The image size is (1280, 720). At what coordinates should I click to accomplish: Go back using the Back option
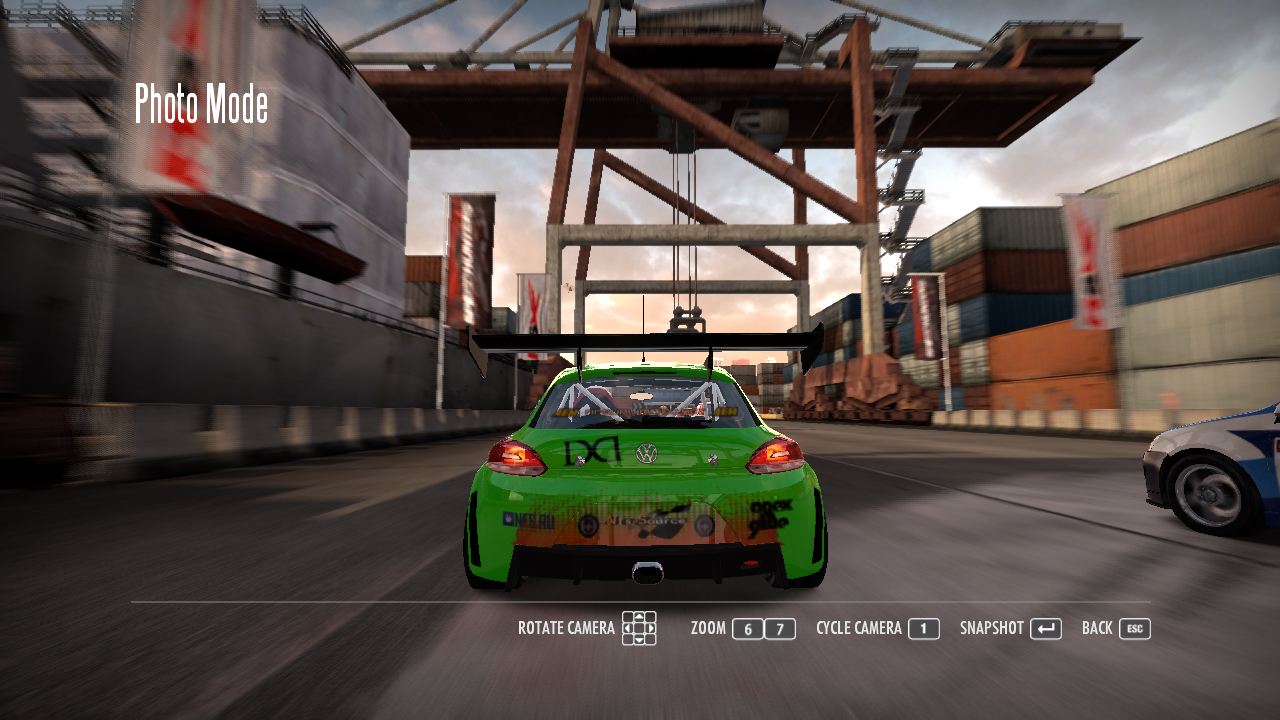tap(1097, 628)
